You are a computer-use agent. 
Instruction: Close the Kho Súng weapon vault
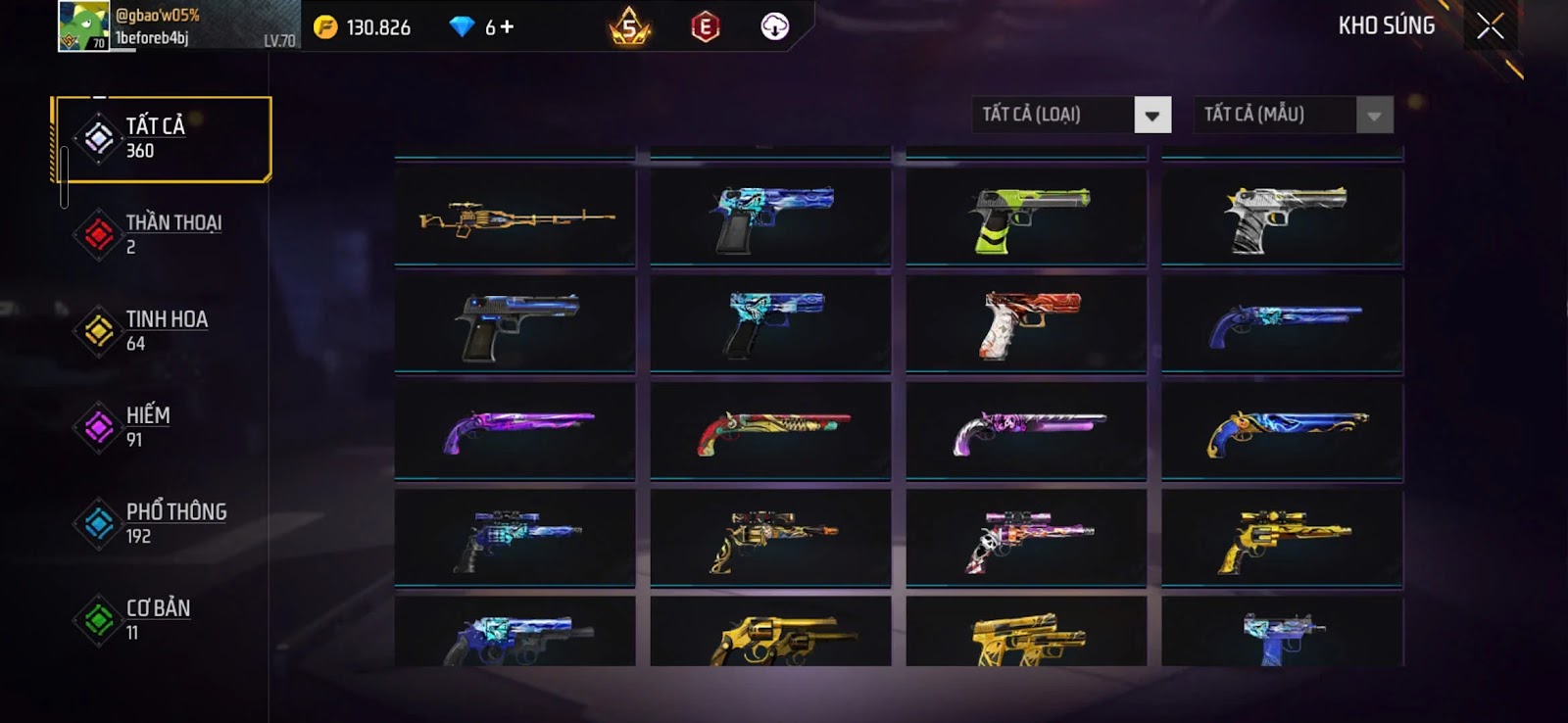[x=1490, y=26]
